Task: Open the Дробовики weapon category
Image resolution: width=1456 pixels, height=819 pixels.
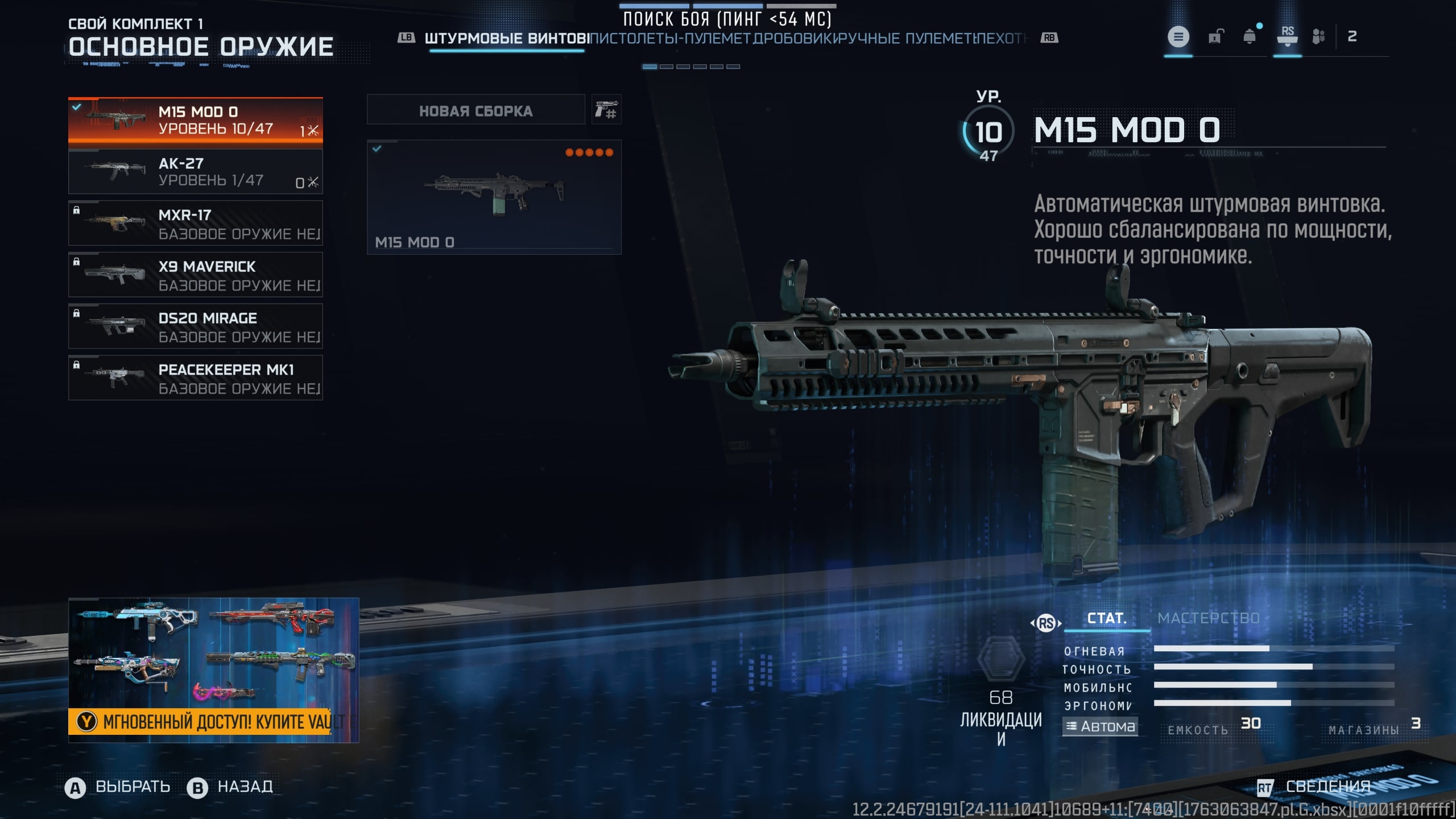Action: [x=795, y=39]
